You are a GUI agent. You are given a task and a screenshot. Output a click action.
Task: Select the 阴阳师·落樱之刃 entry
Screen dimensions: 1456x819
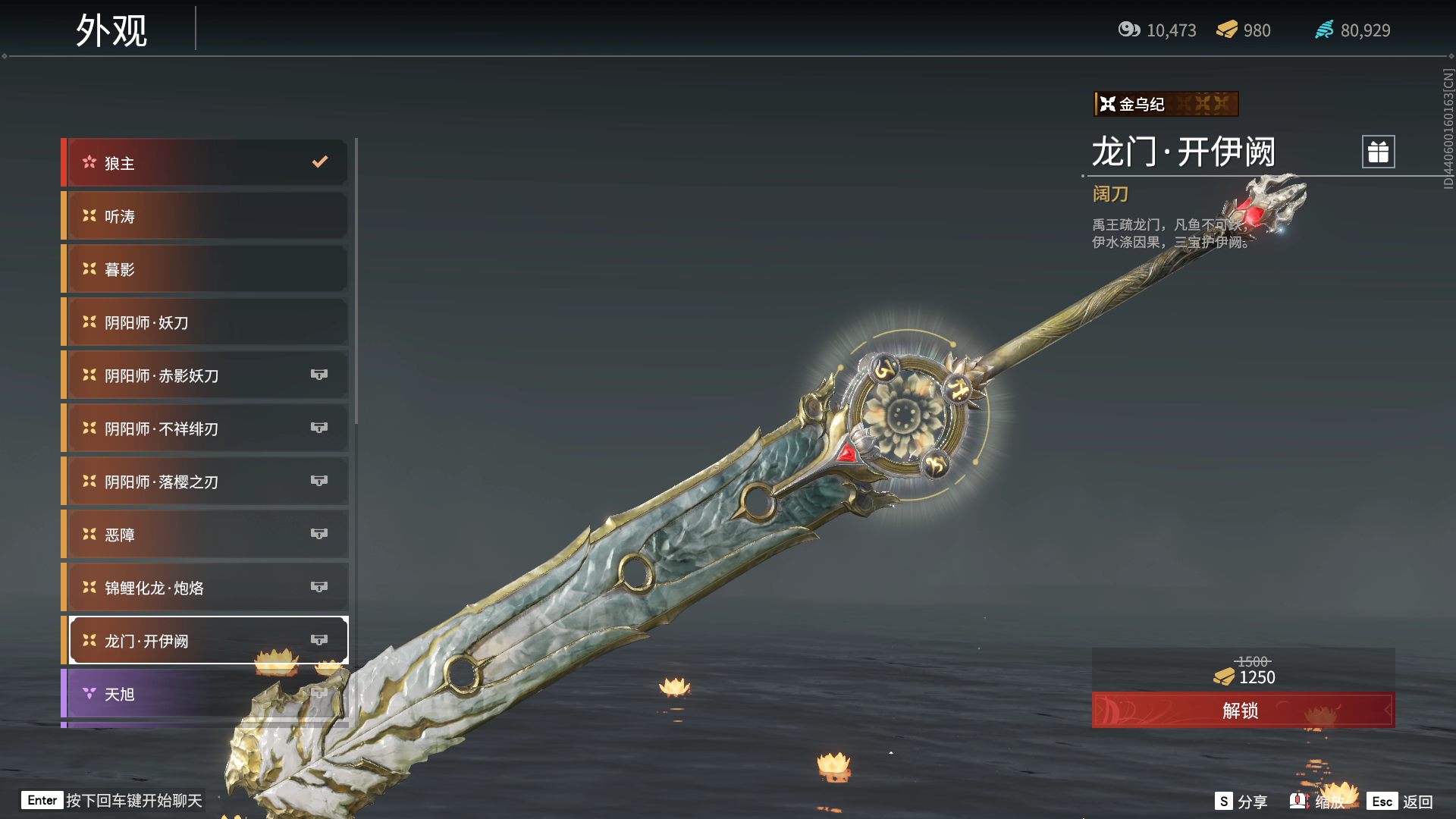click(206, 482)
